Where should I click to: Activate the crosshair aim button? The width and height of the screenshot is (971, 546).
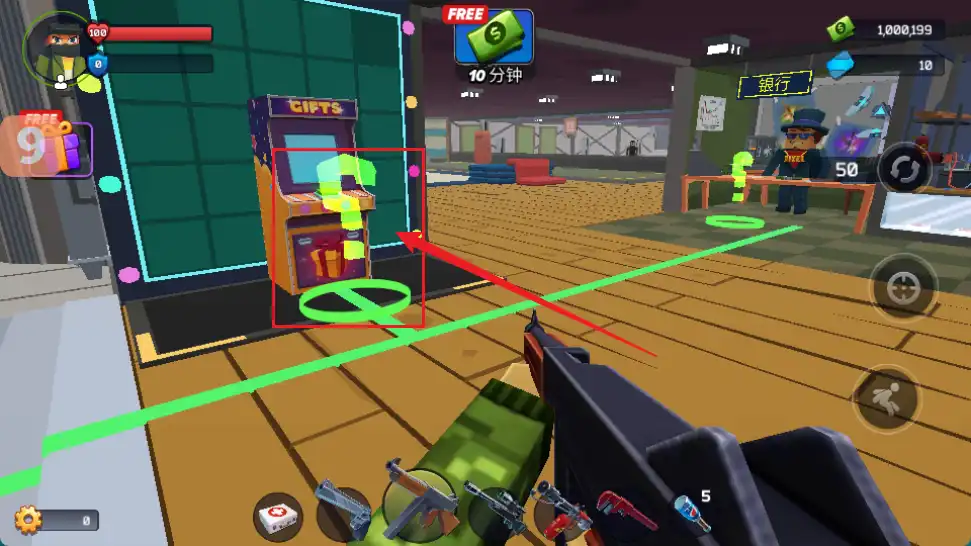(x=904, y=288)
